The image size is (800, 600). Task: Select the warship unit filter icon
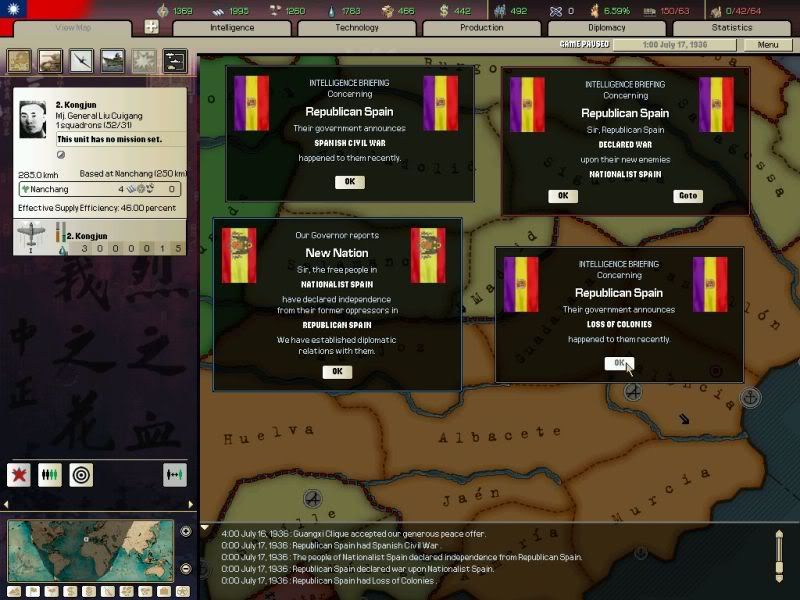click(x=112, y=61)
